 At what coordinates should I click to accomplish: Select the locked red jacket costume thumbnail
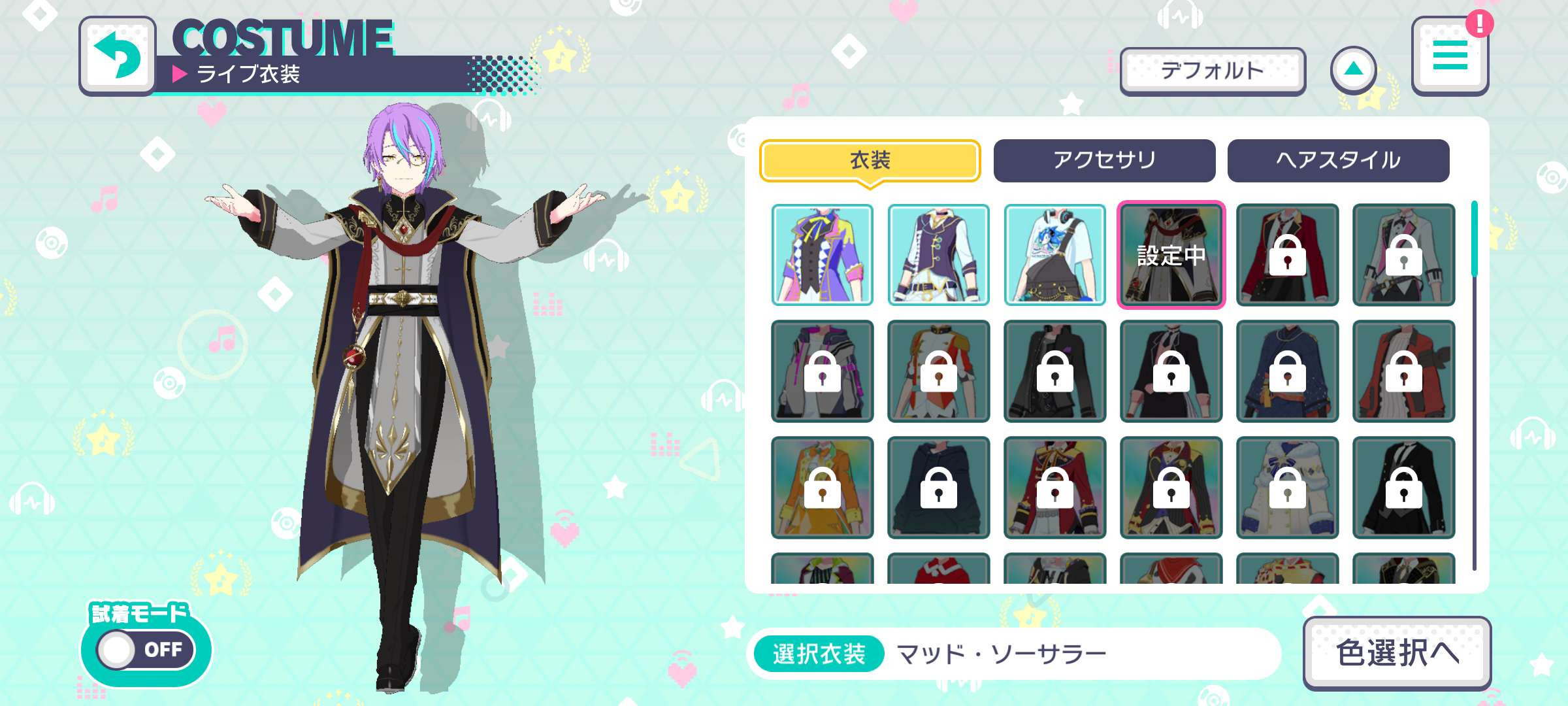pyautogui.click(x=1284, y=255)
